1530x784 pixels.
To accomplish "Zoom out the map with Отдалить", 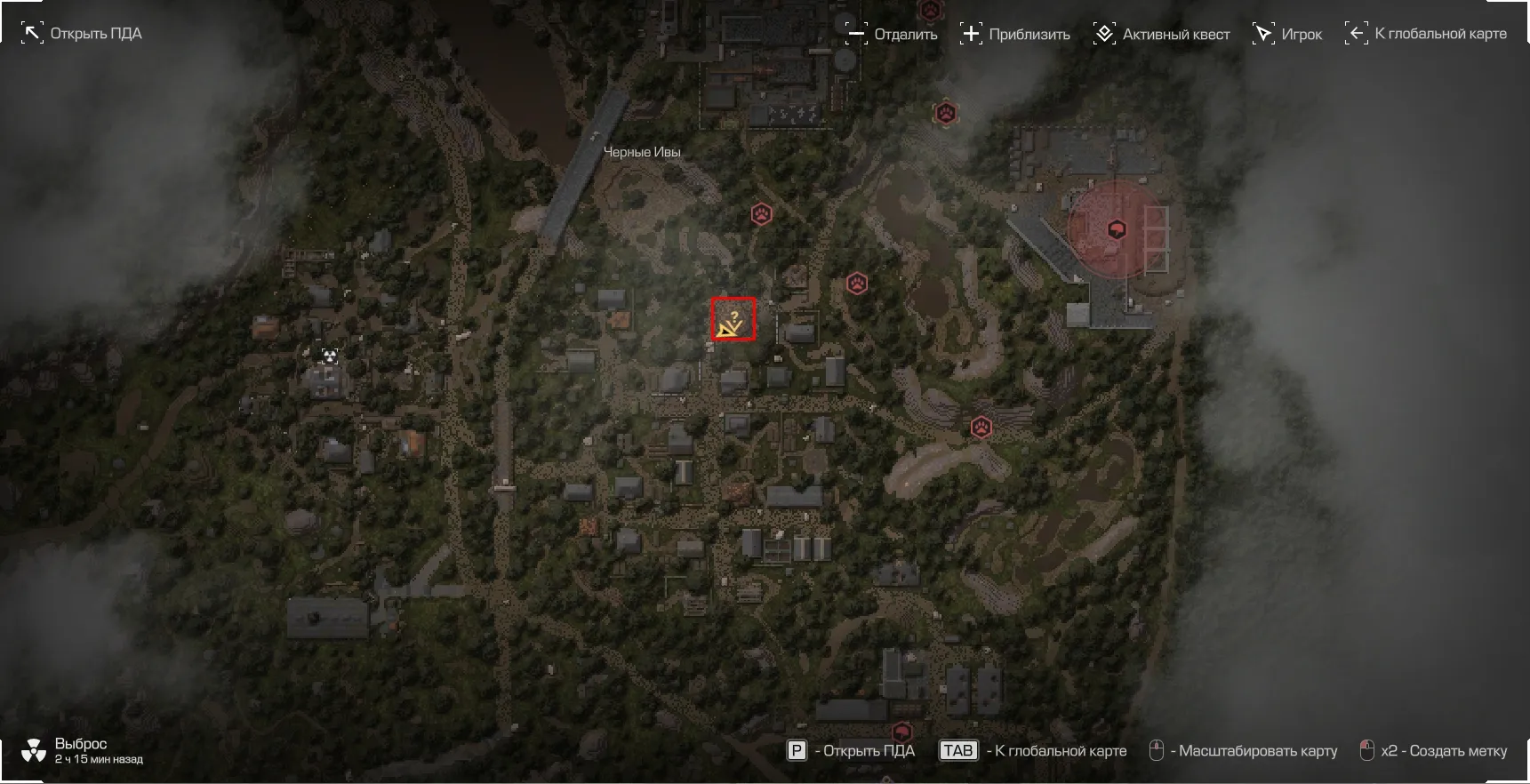I will (x=891, y=34).
